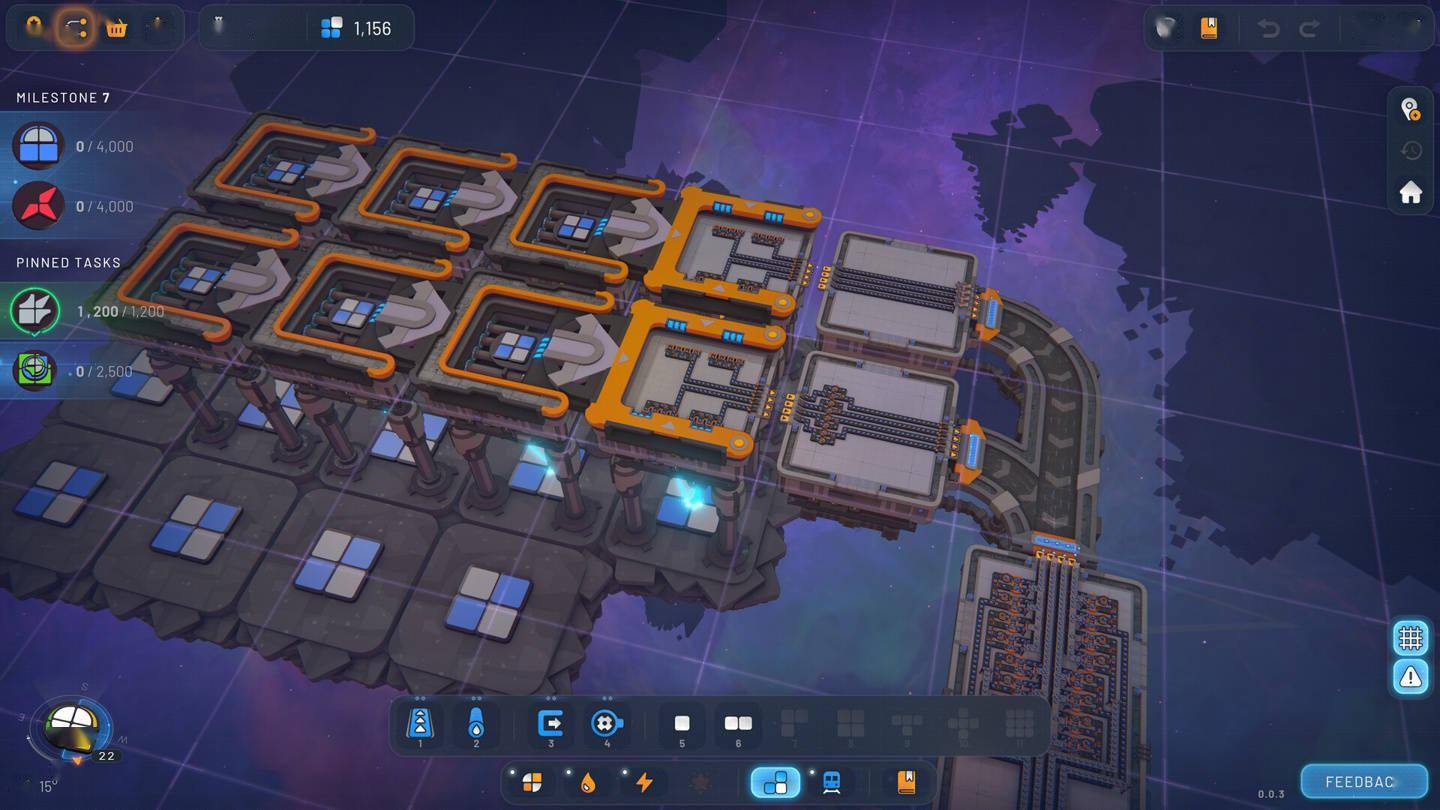Jump to base with the home button
This screenshot has height=810, width=1440.
click(1410, 192)
